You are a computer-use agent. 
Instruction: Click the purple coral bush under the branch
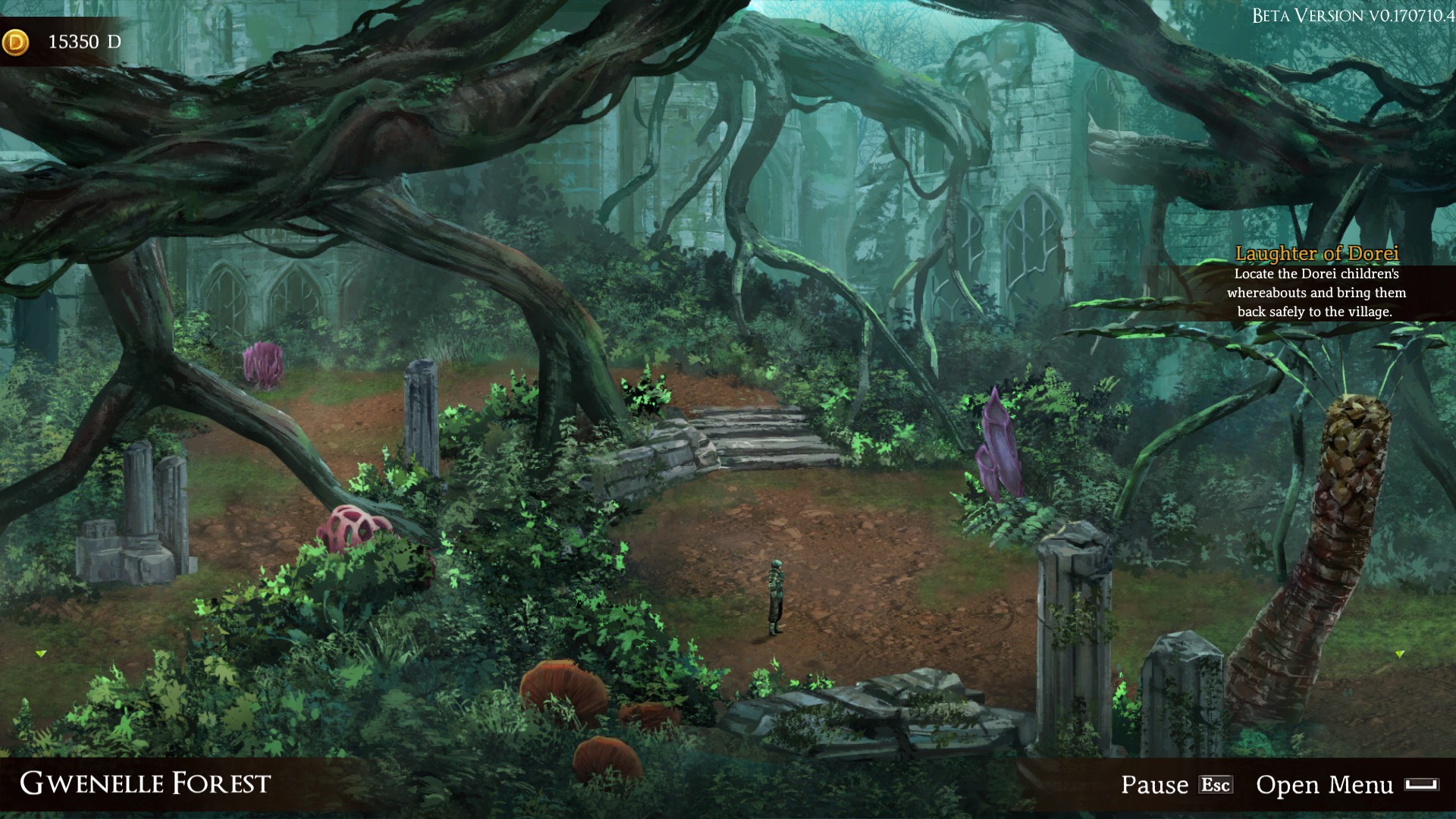[x=265, y=364]
